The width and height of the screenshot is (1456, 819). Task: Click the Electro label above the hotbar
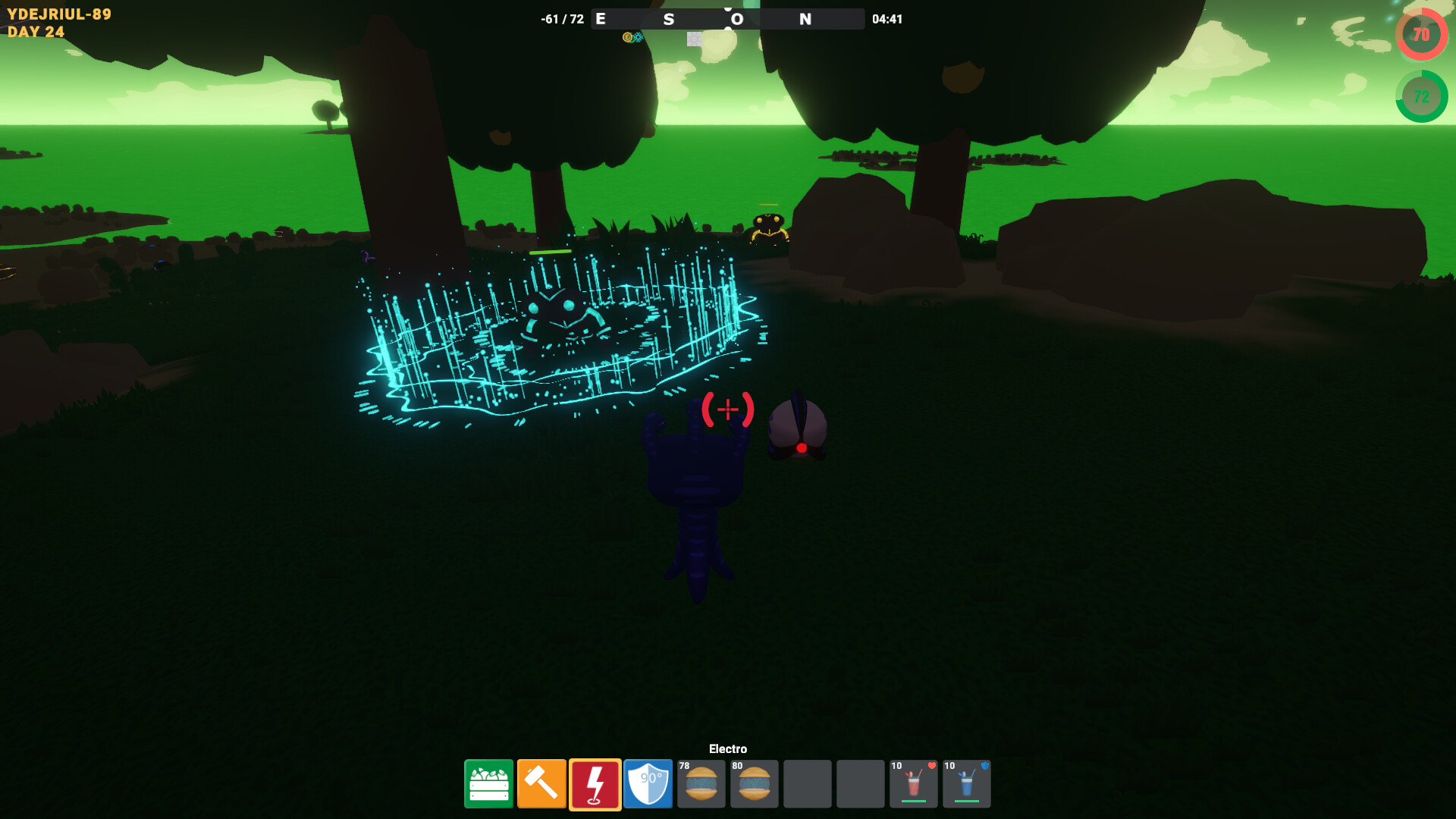727,748
